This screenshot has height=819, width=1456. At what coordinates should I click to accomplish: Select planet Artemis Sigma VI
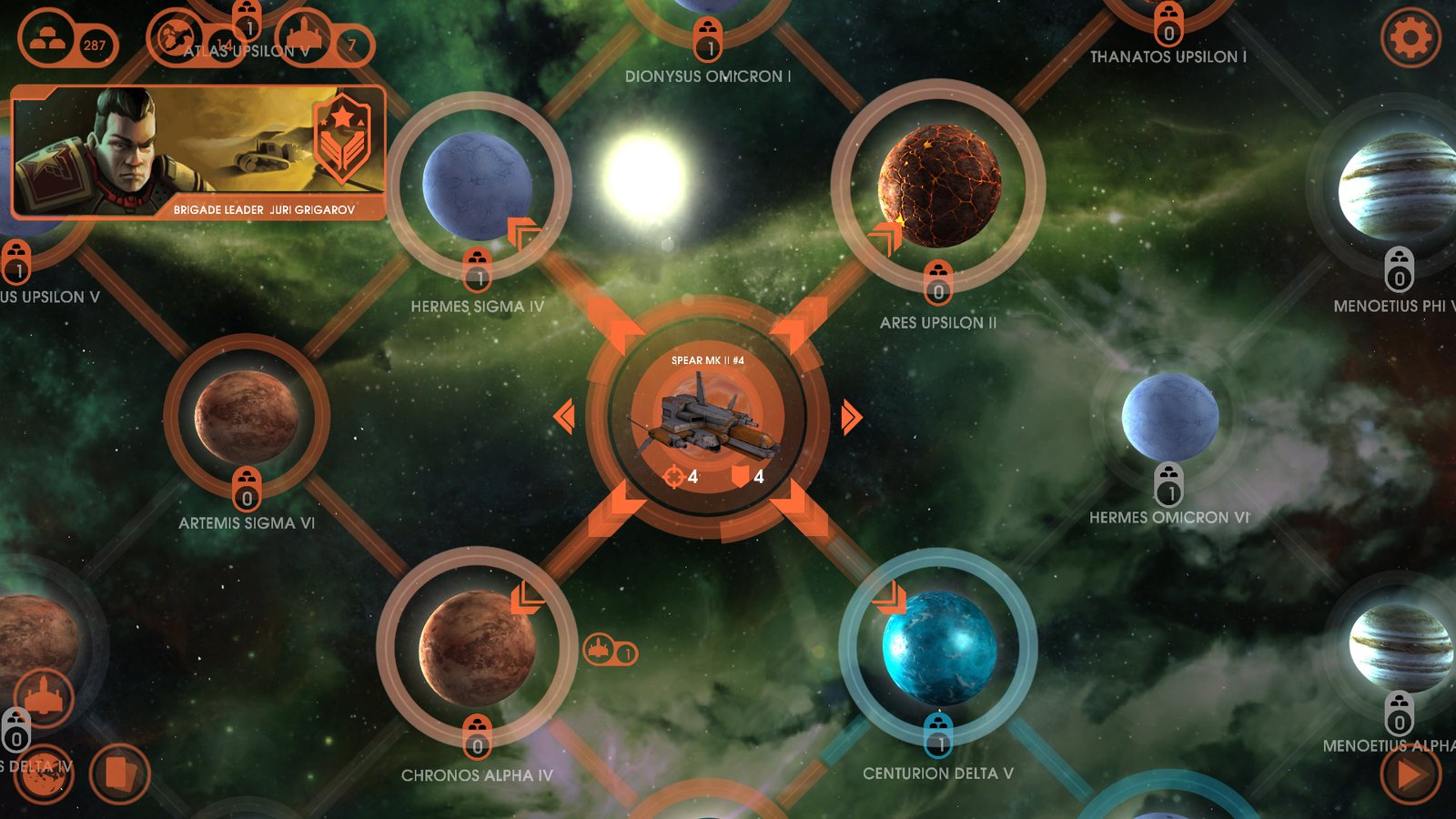tap(247, 416)
